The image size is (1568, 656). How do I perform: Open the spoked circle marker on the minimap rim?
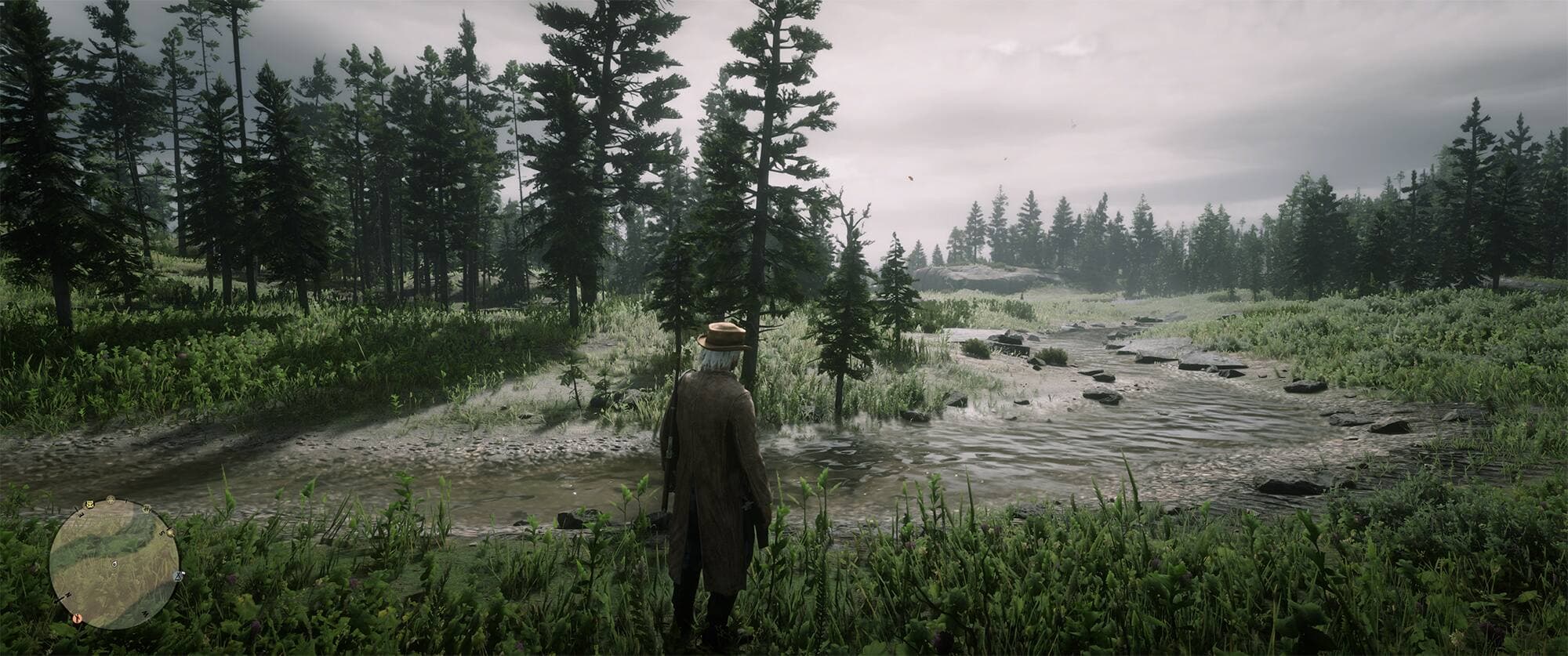click(147, 509)
